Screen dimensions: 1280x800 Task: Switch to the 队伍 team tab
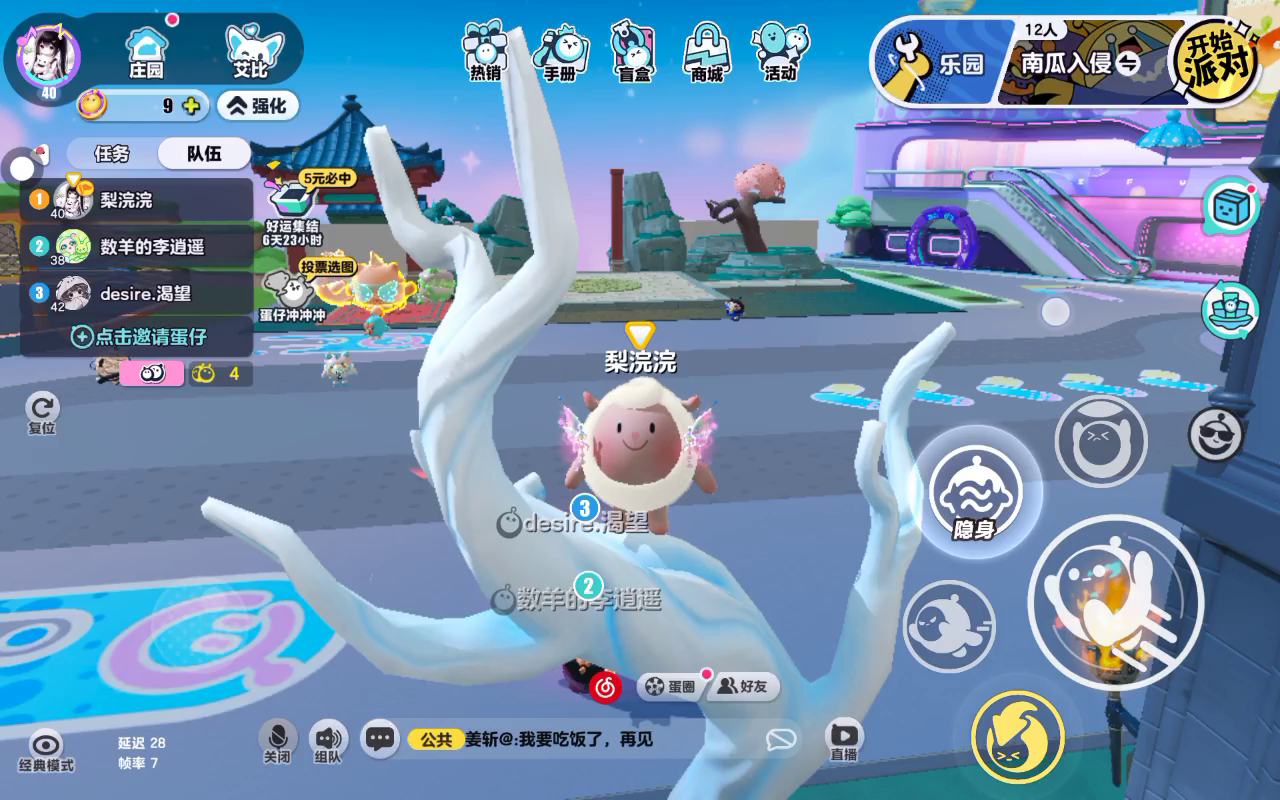pos(204,154)
